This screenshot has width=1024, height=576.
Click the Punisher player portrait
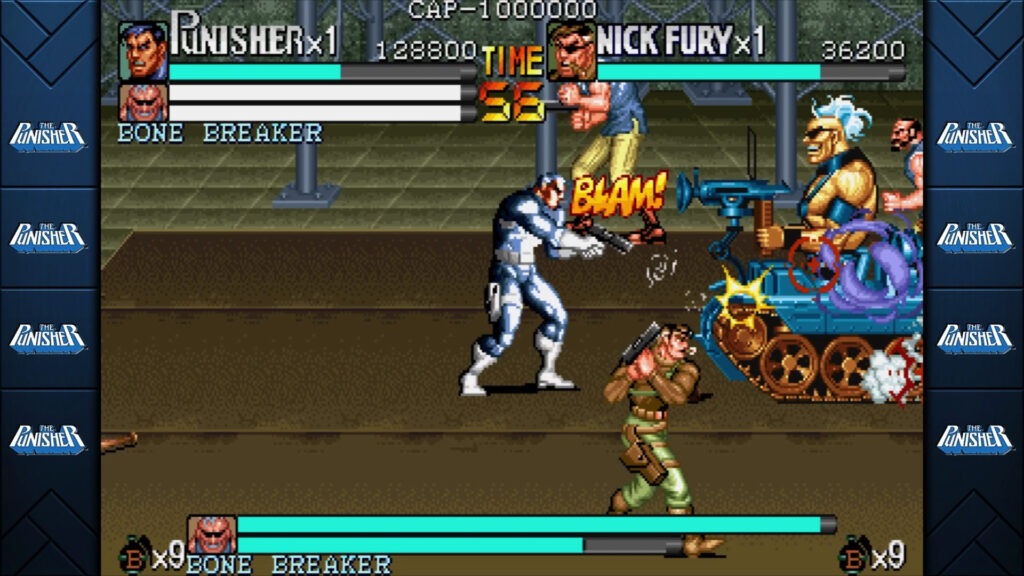[143, 51]
